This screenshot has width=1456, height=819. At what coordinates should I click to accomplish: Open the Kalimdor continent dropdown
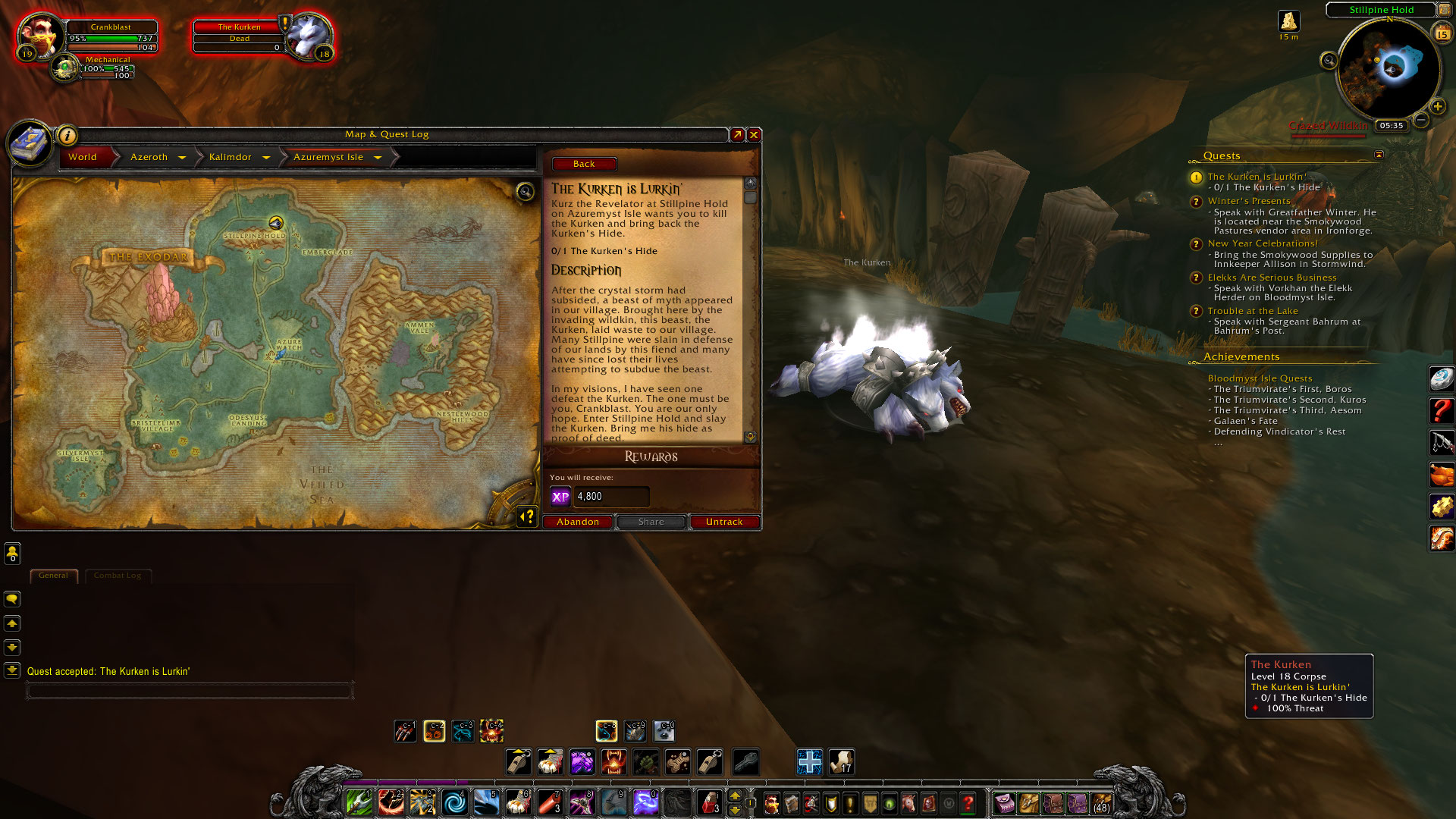[x=266, y=158]
